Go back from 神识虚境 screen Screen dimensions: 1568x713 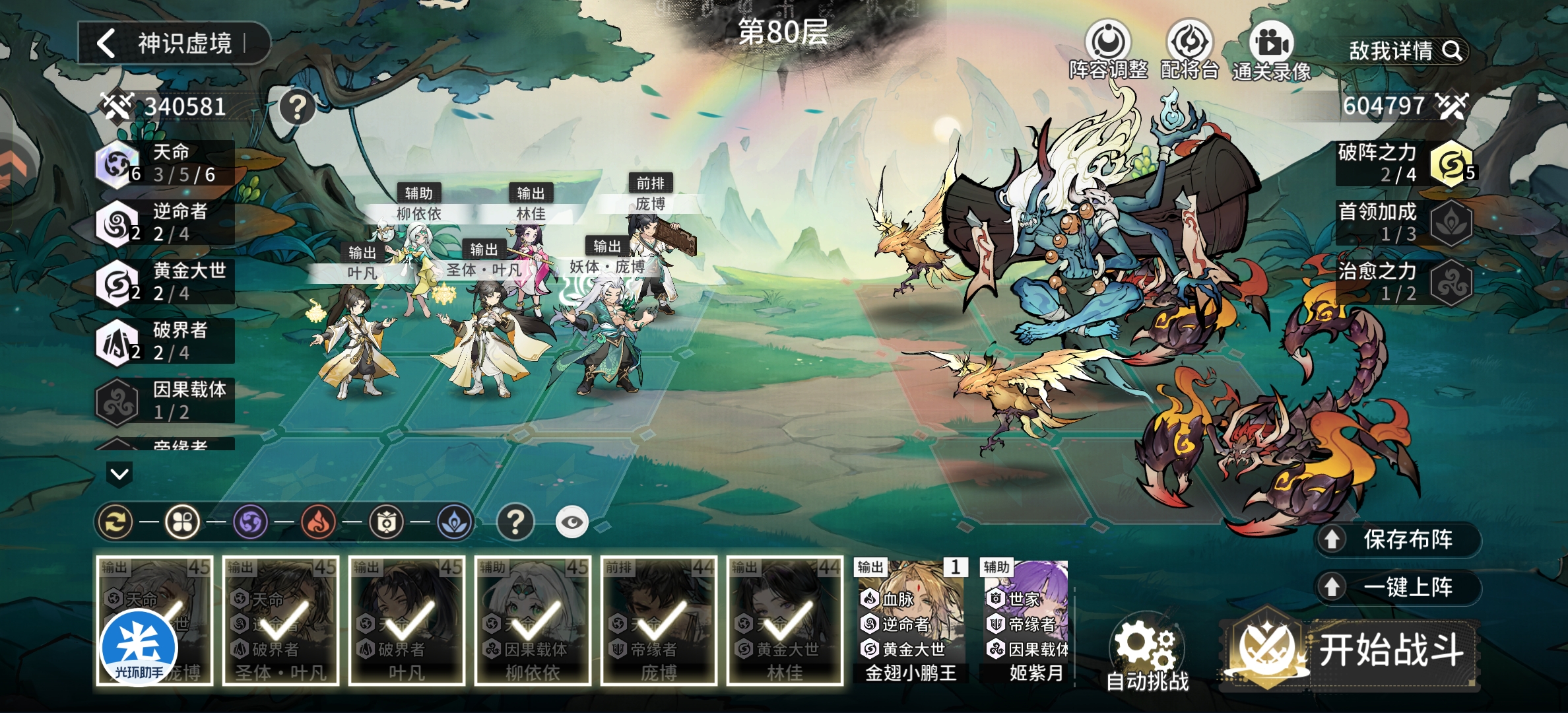[107, 44]
